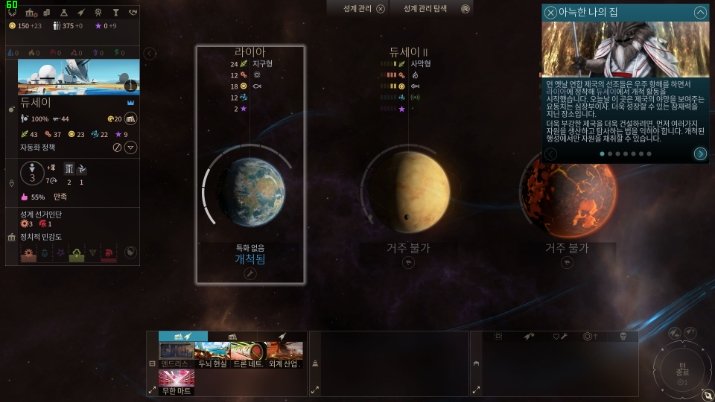This screenshot has width=715, height=402.
Task: Select the 듀세이 II desert planet
Action: 407,189
